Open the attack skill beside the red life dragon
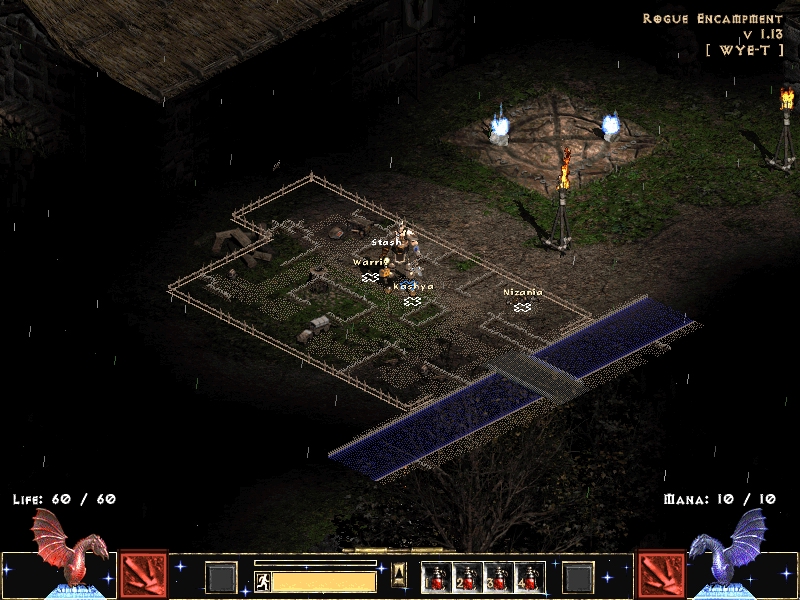This screenshot has width=800, height=600. click(143, 575)
